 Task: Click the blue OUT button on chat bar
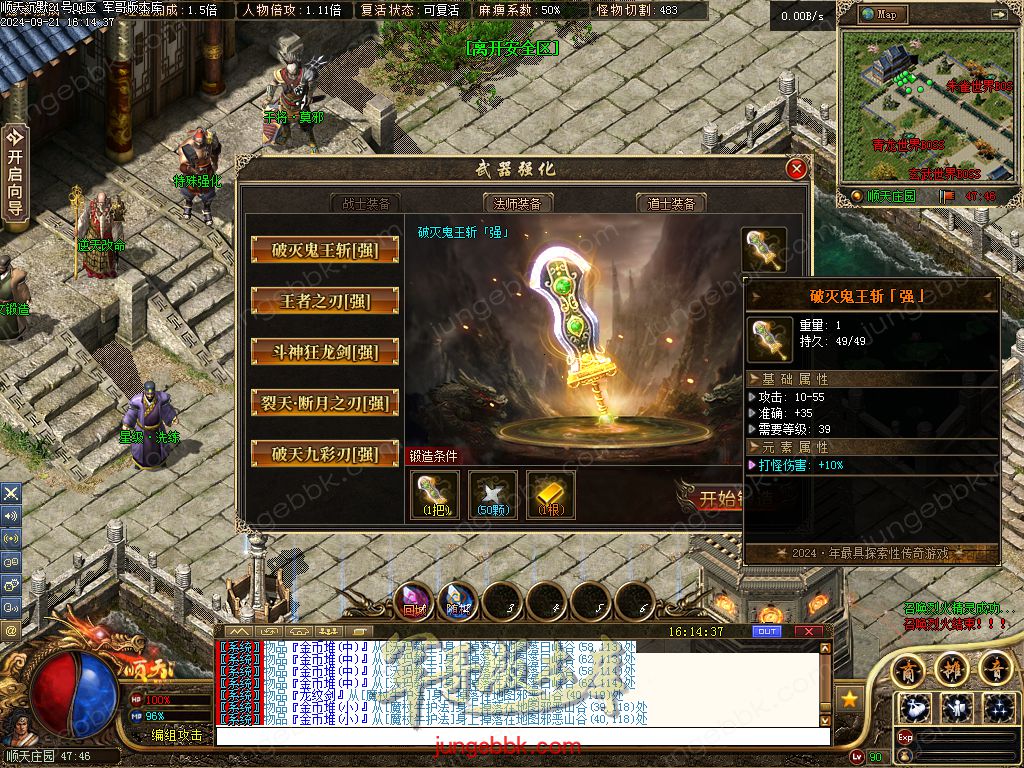tap(767, 632)
